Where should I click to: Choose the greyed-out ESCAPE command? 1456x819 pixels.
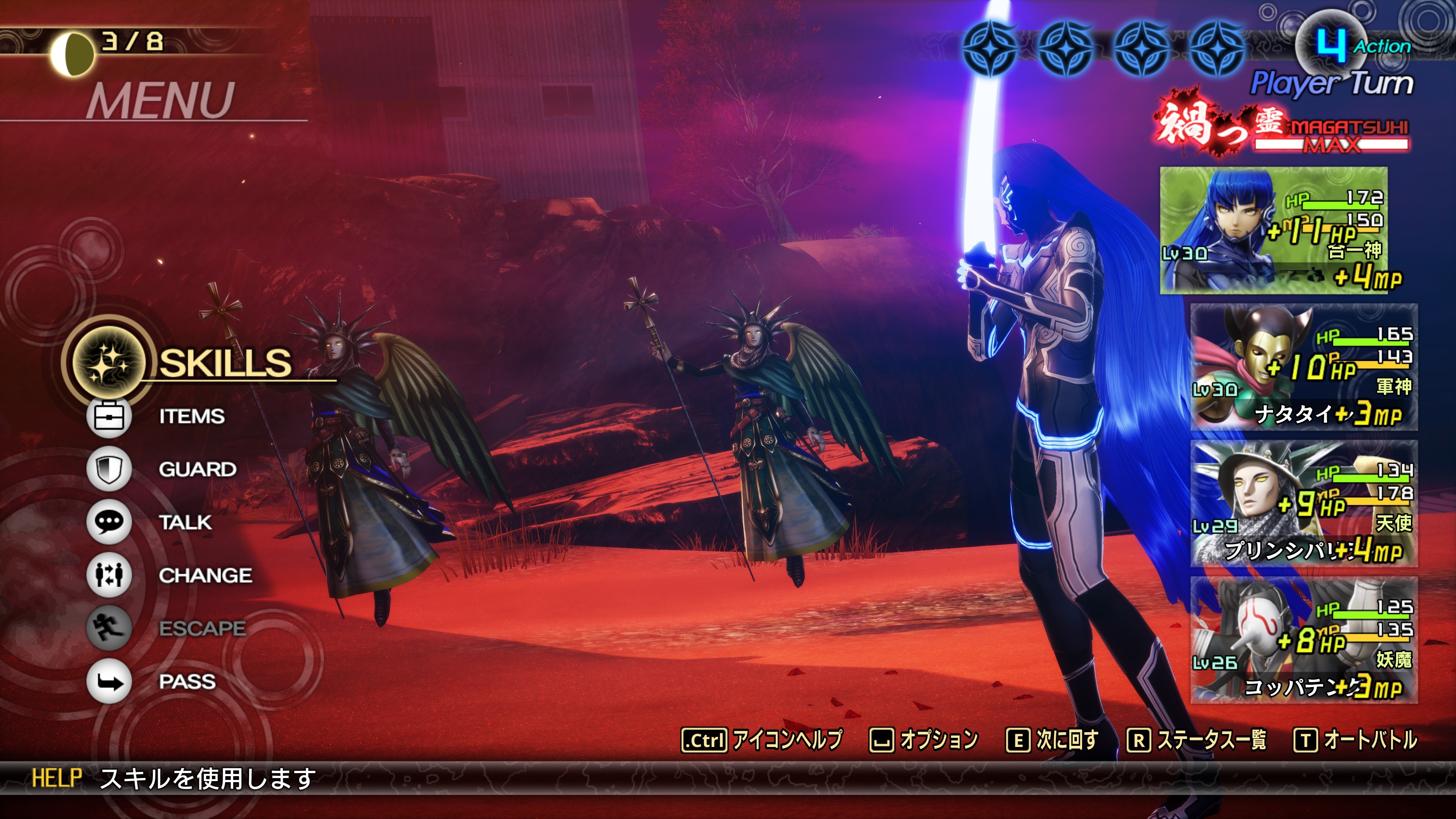(x=202, y=628)
